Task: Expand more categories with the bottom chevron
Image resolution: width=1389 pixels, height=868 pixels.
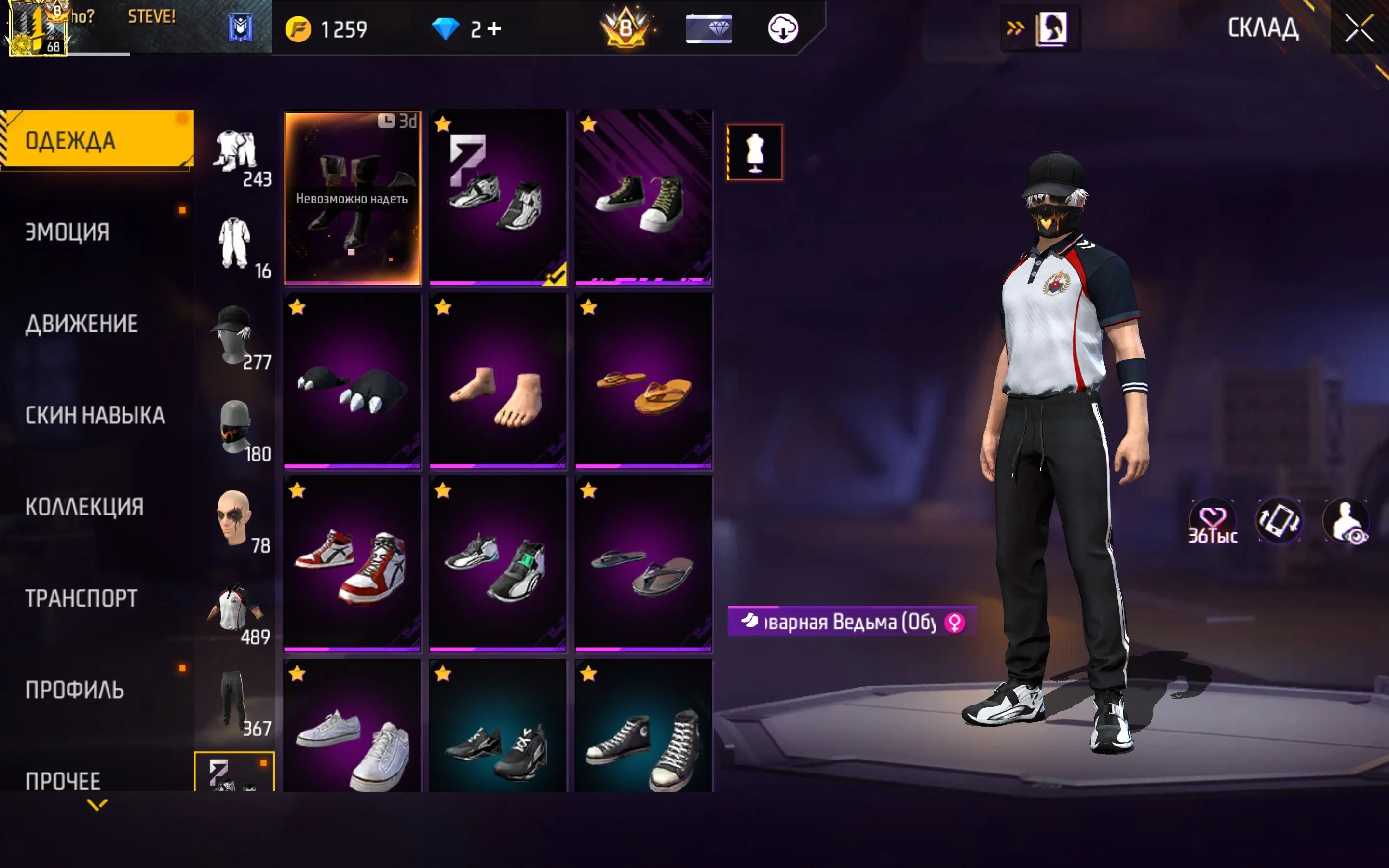Action: (96, 806)
